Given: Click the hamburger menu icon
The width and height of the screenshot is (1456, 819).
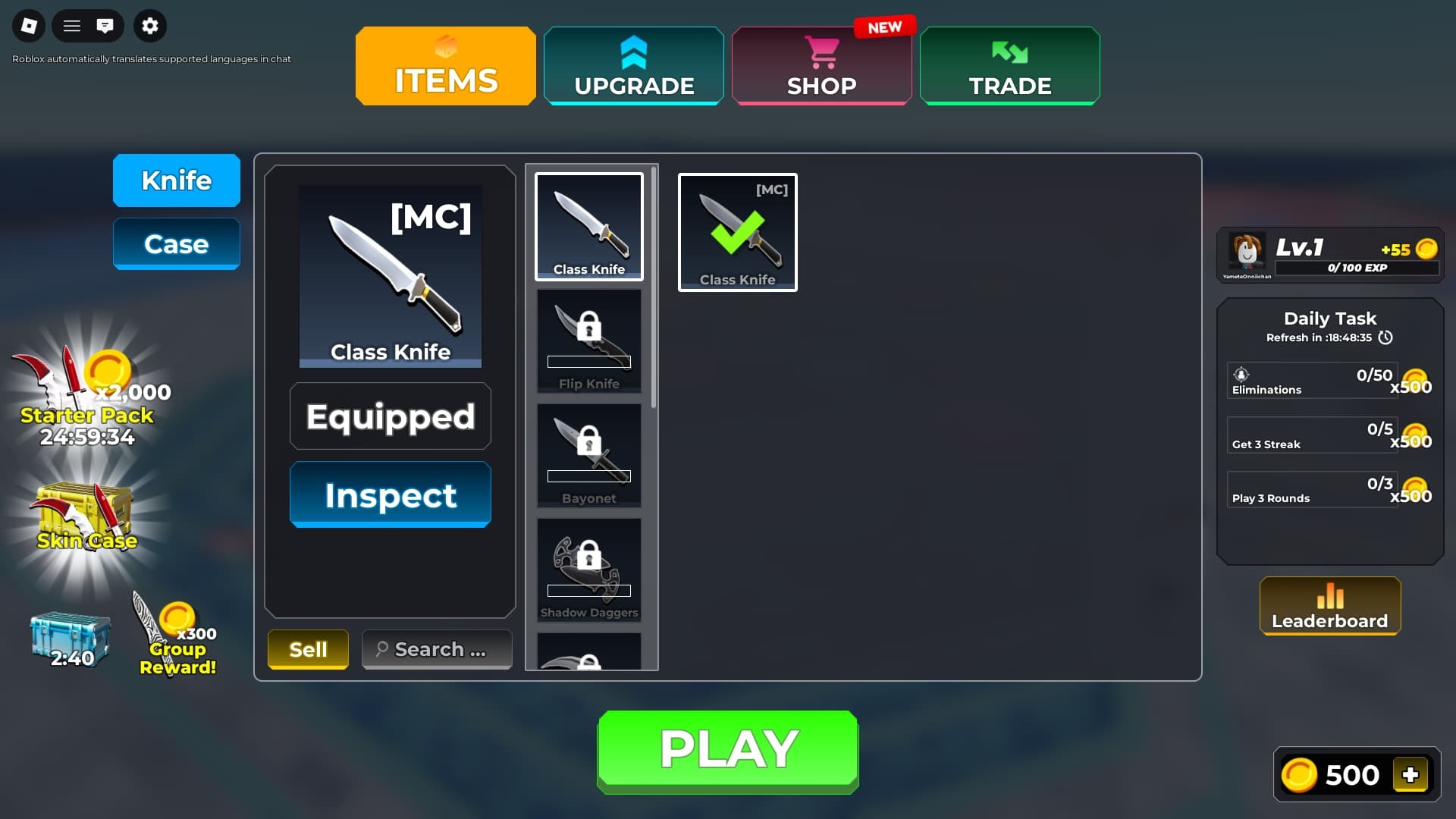Looking at the screenshot, I should coord(72,25).
